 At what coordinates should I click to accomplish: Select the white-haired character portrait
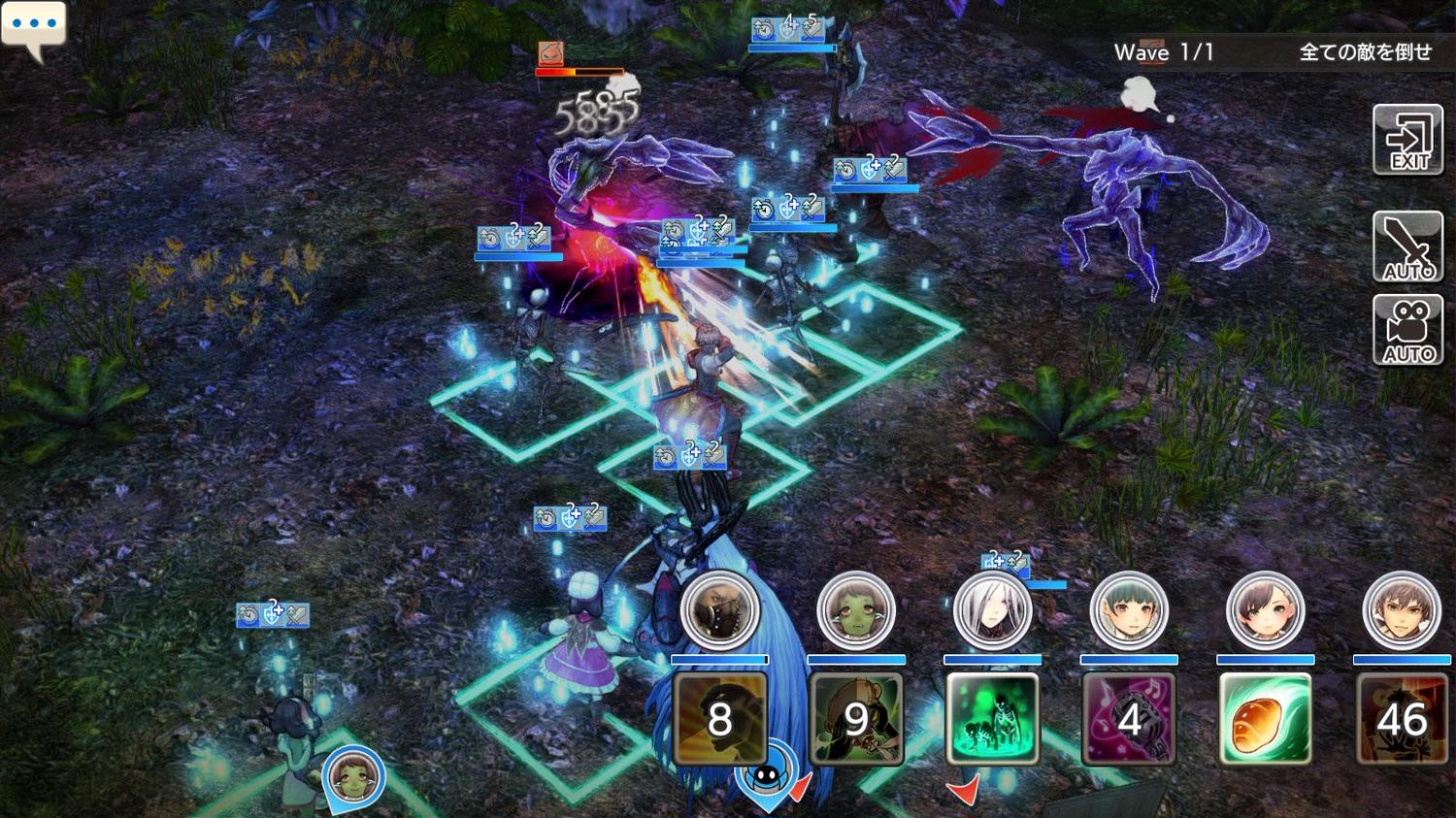992,611
